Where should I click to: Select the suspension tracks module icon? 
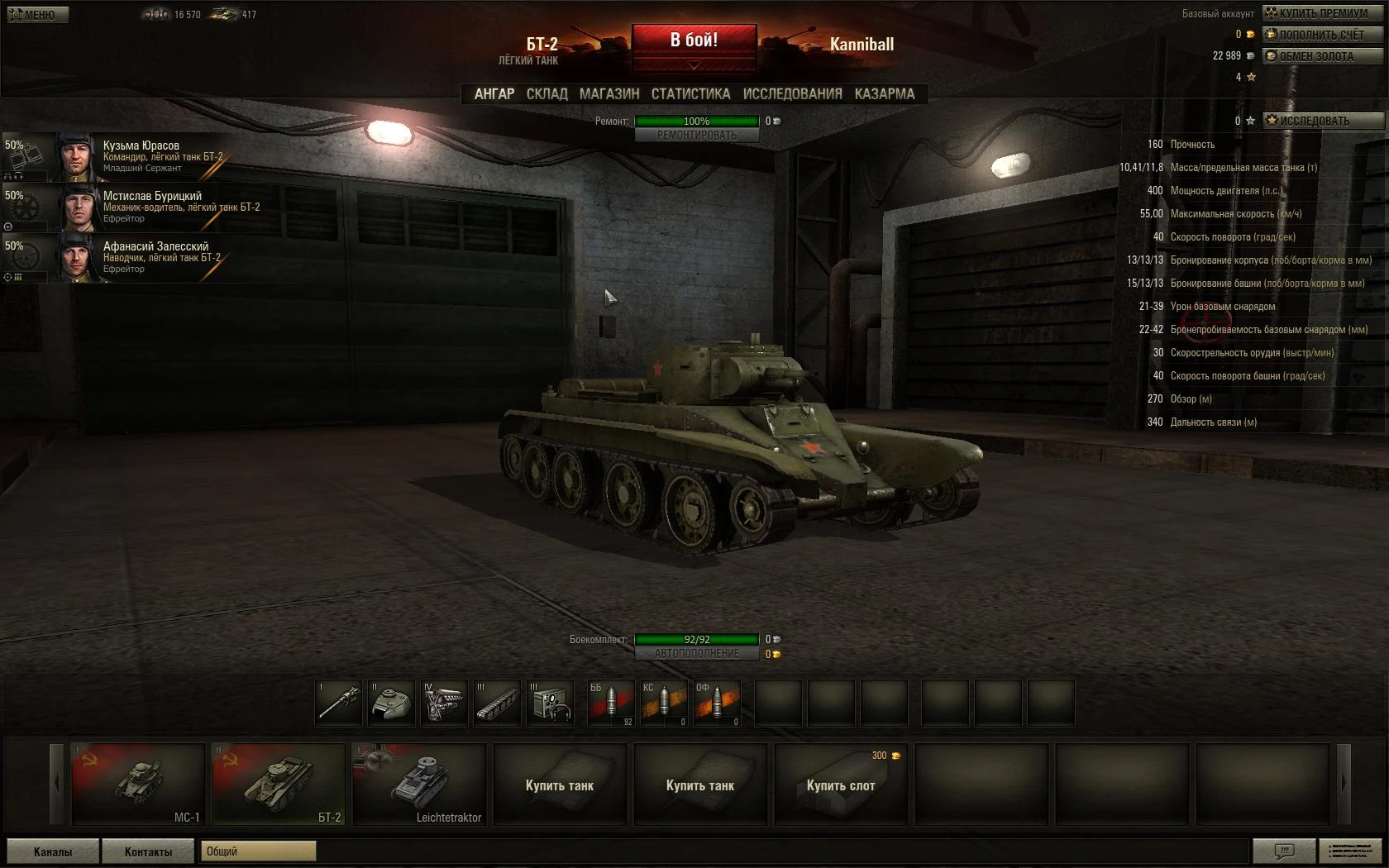[x=497, y=703]
